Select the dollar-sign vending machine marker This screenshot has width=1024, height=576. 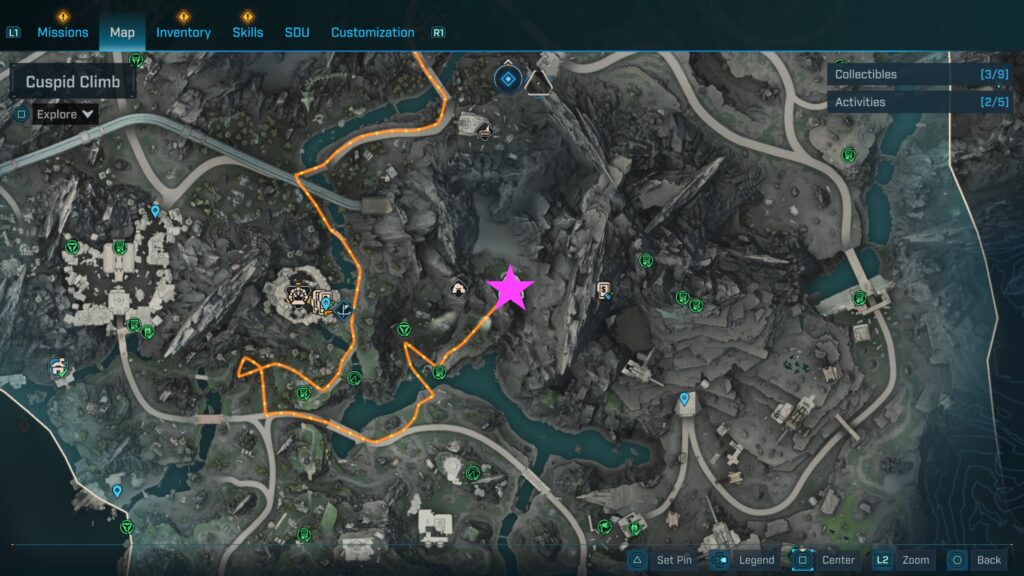[x=604, y=291]
